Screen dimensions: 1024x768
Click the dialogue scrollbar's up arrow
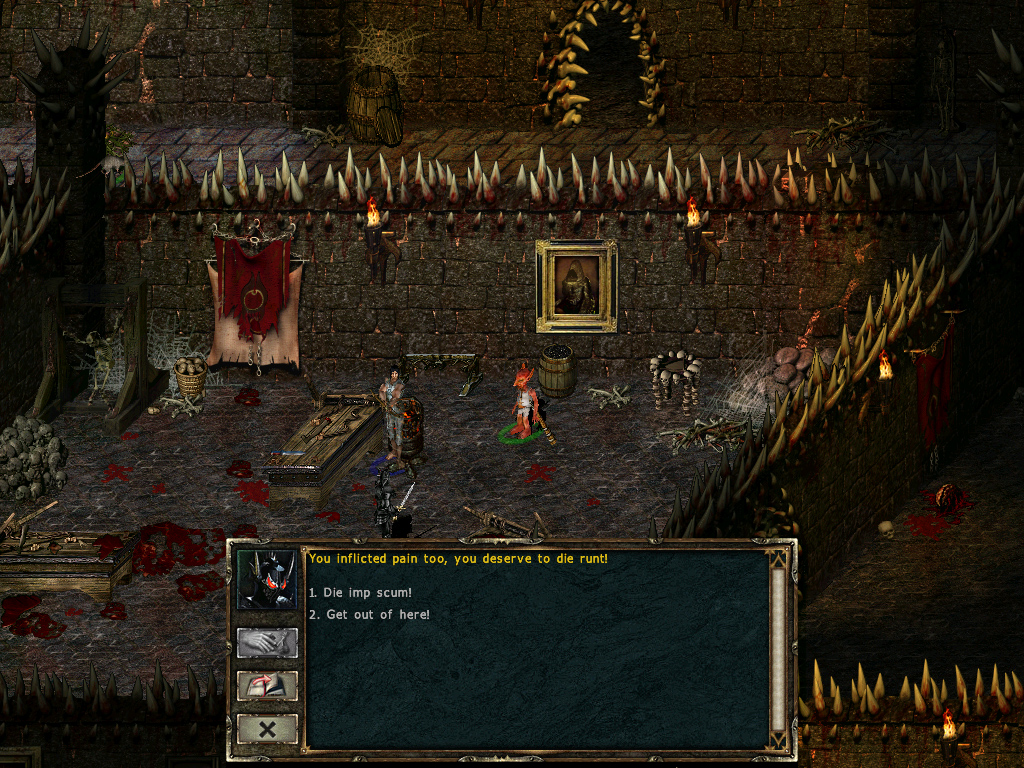[778, 559]
